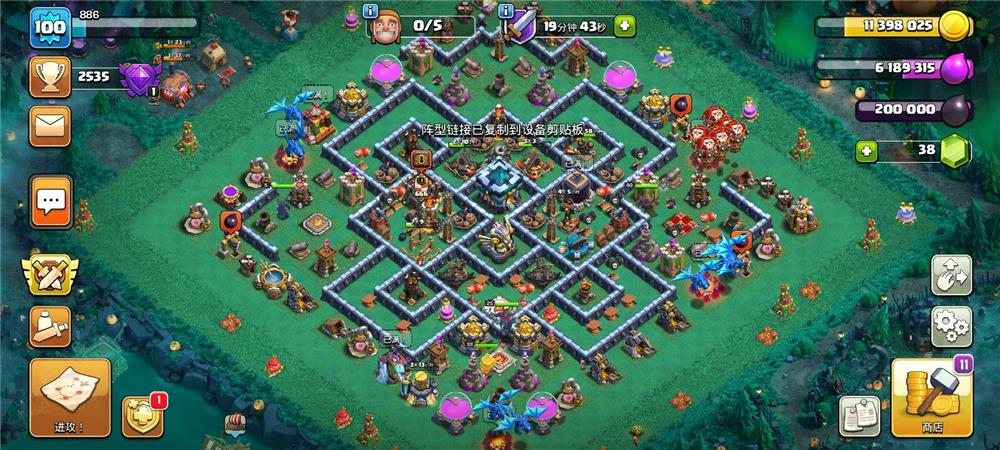Screen dimensions: 1000x450
Task: Show builder info via the i icon
Action: 371,11
